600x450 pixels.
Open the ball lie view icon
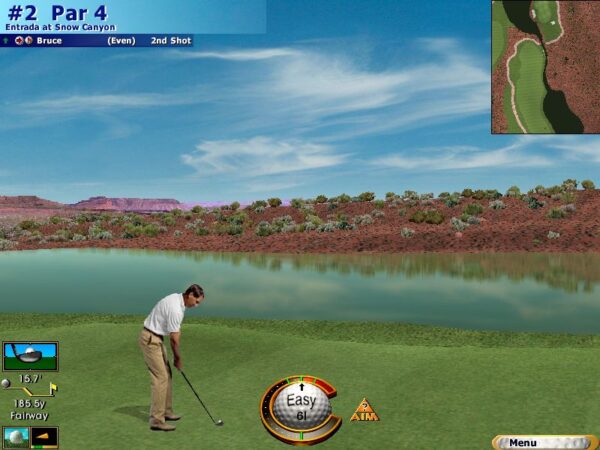tap(15, 437)
